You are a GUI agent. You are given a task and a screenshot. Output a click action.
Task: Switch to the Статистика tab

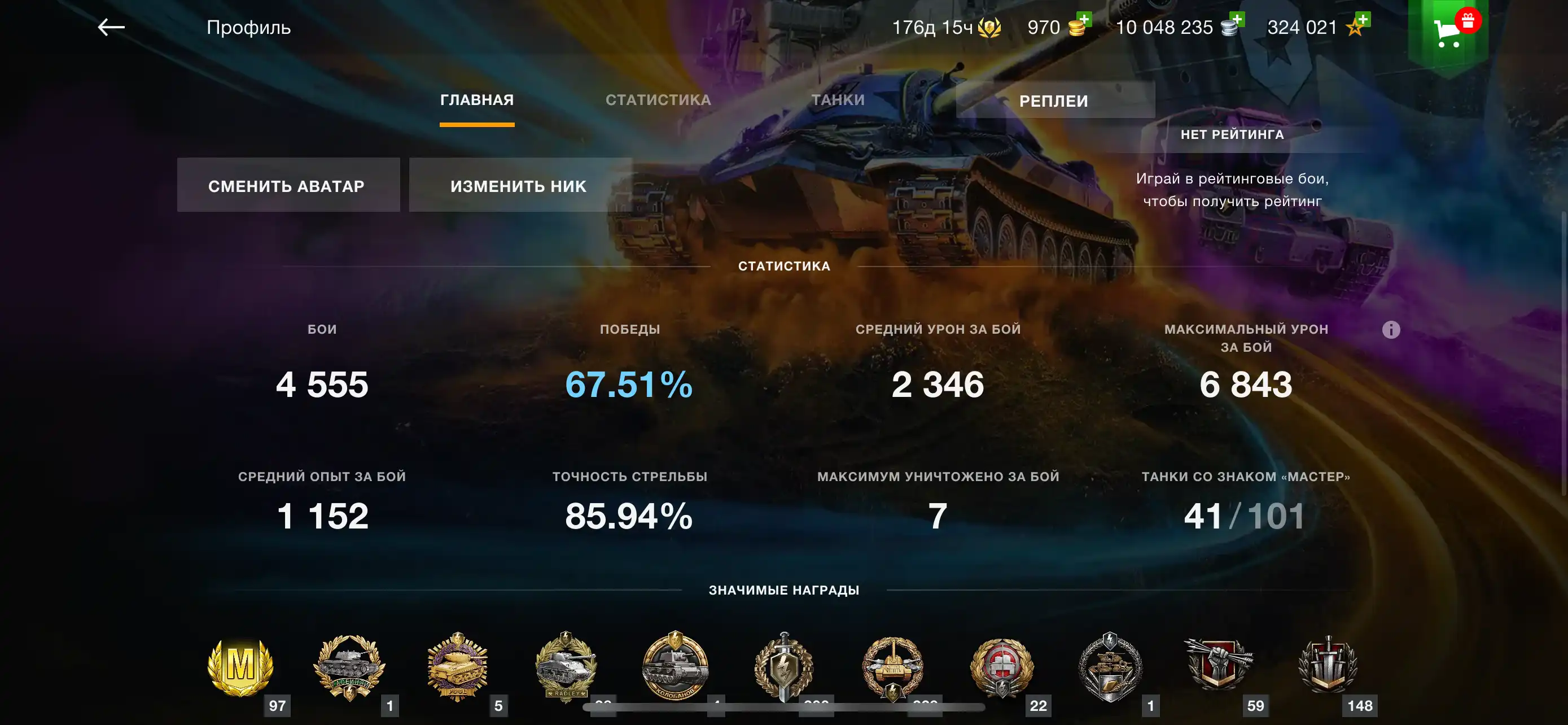tap(658, 100)
